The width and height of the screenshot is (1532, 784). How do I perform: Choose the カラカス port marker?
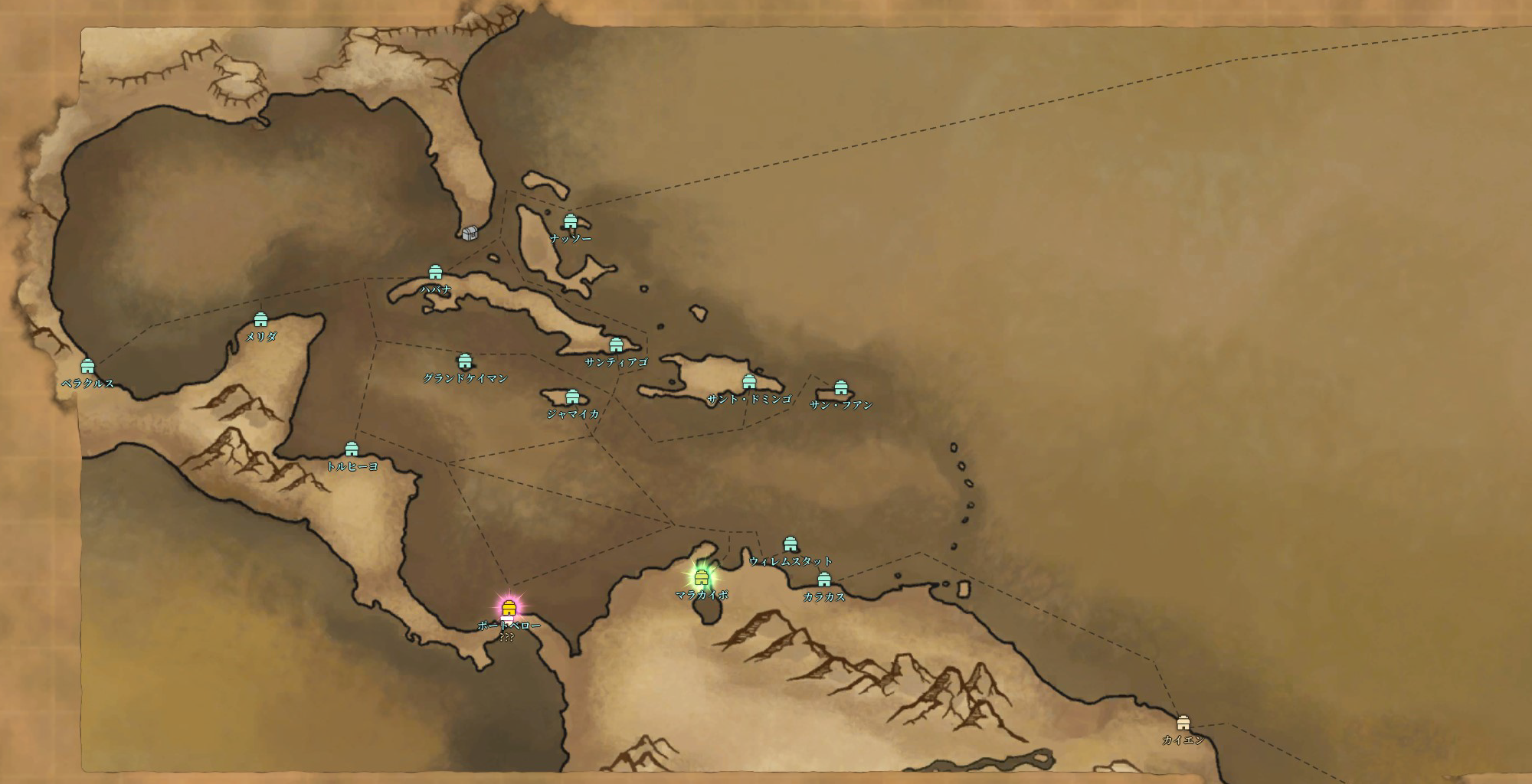point(823,580)
